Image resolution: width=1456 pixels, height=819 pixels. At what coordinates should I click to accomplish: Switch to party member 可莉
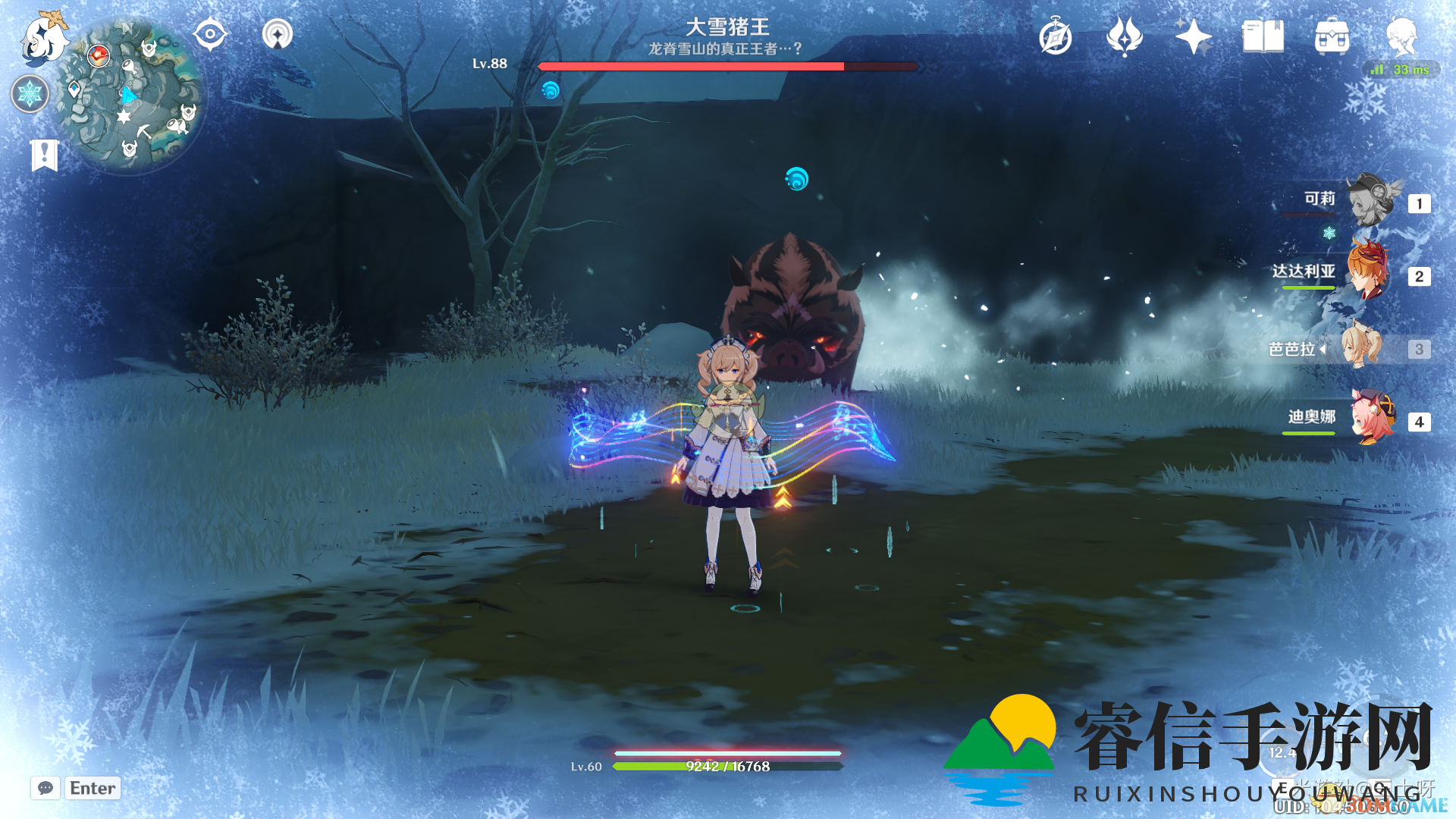pos(1371,202)
